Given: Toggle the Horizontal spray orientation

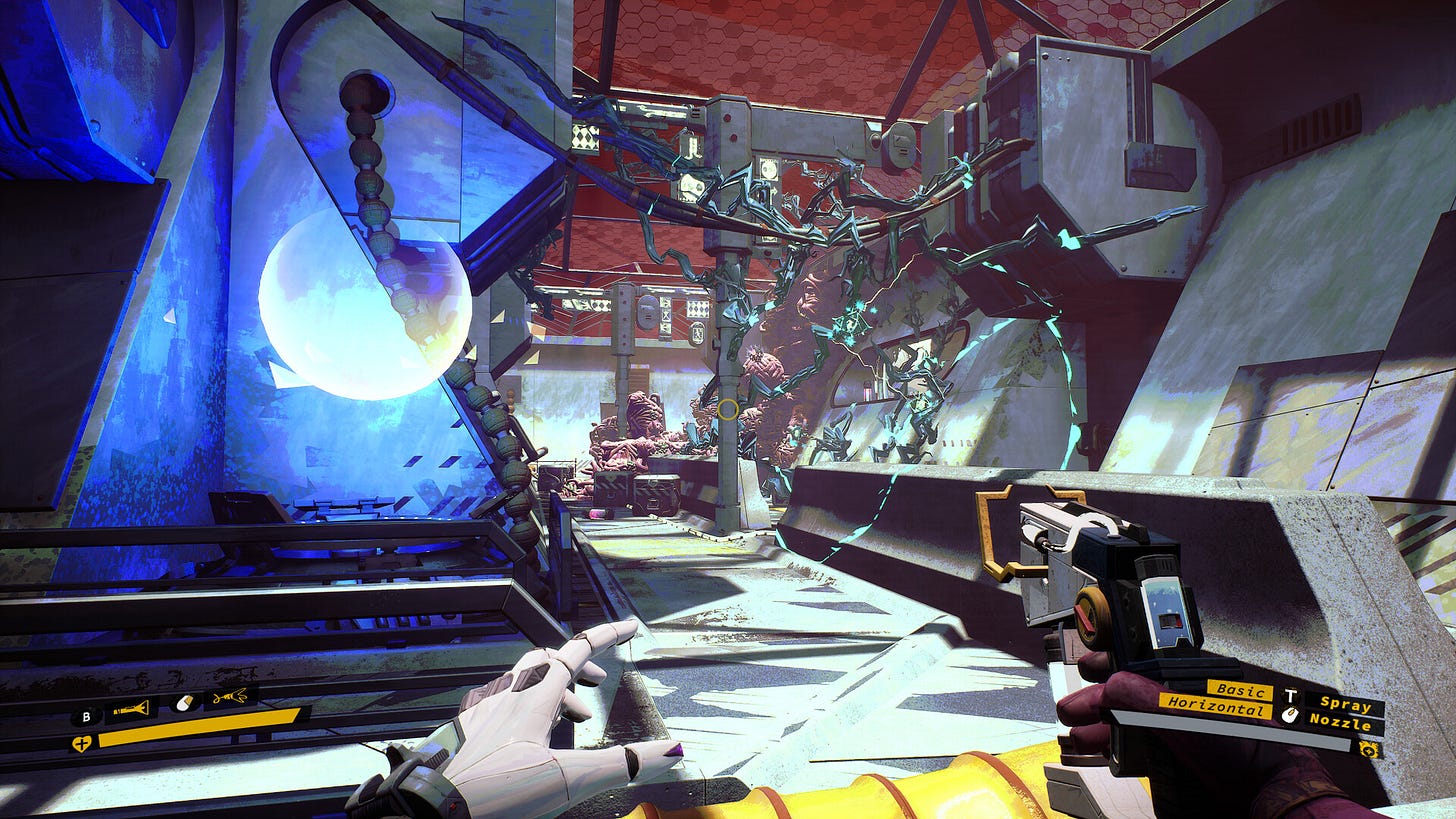Looking at the screenshot, I should point(1217,708).
